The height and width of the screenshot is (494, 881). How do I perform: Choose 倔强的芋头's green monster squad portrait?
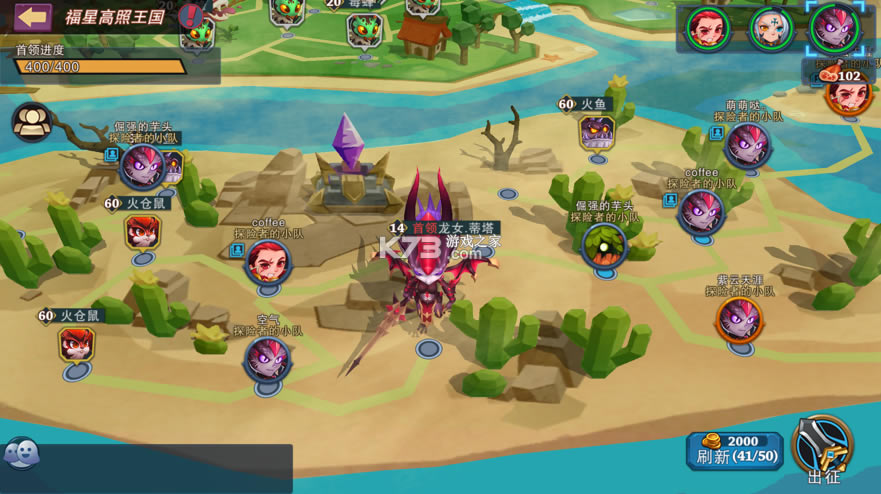pos(604,246)
